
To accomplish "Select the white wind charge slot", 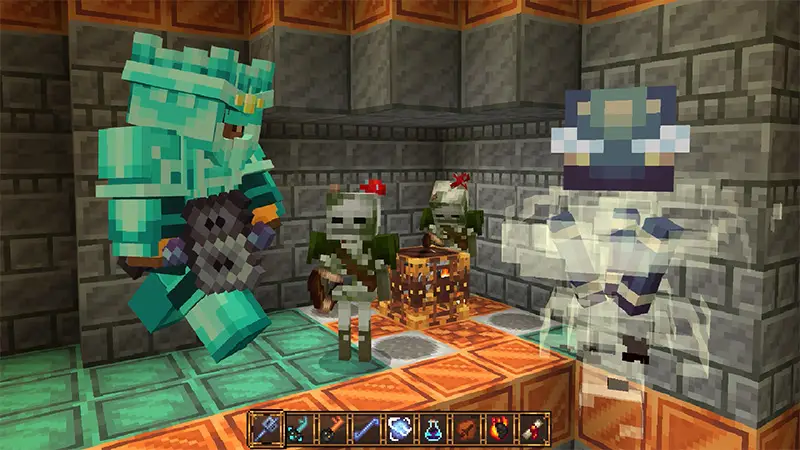I will click(x=400, y=429).
